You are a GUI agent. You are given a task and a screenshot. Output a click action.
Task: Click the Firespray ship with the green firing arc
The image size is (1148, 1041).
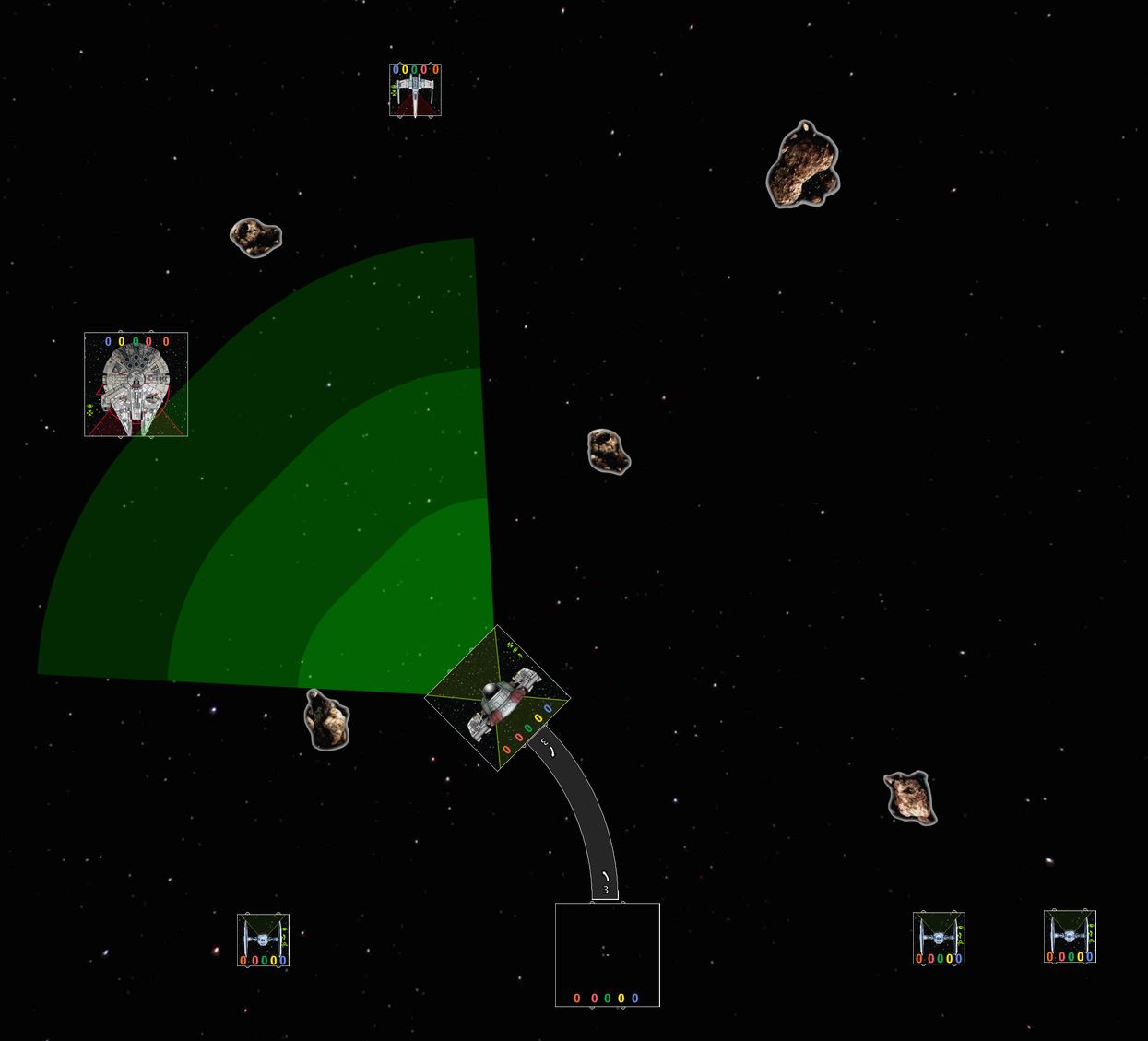[497, 698]
